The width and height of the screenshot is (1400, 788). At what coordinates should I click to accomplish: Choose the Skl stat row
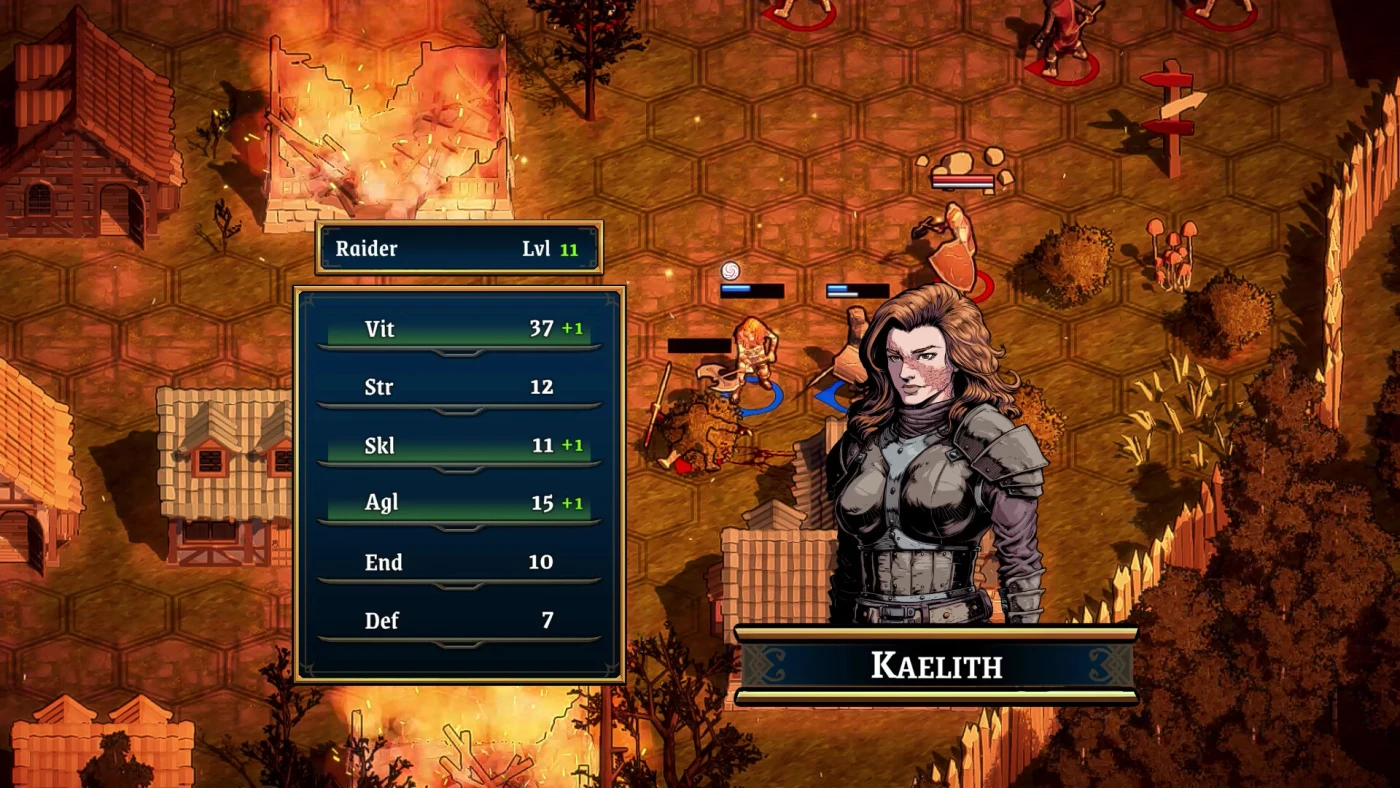[459, 445]
